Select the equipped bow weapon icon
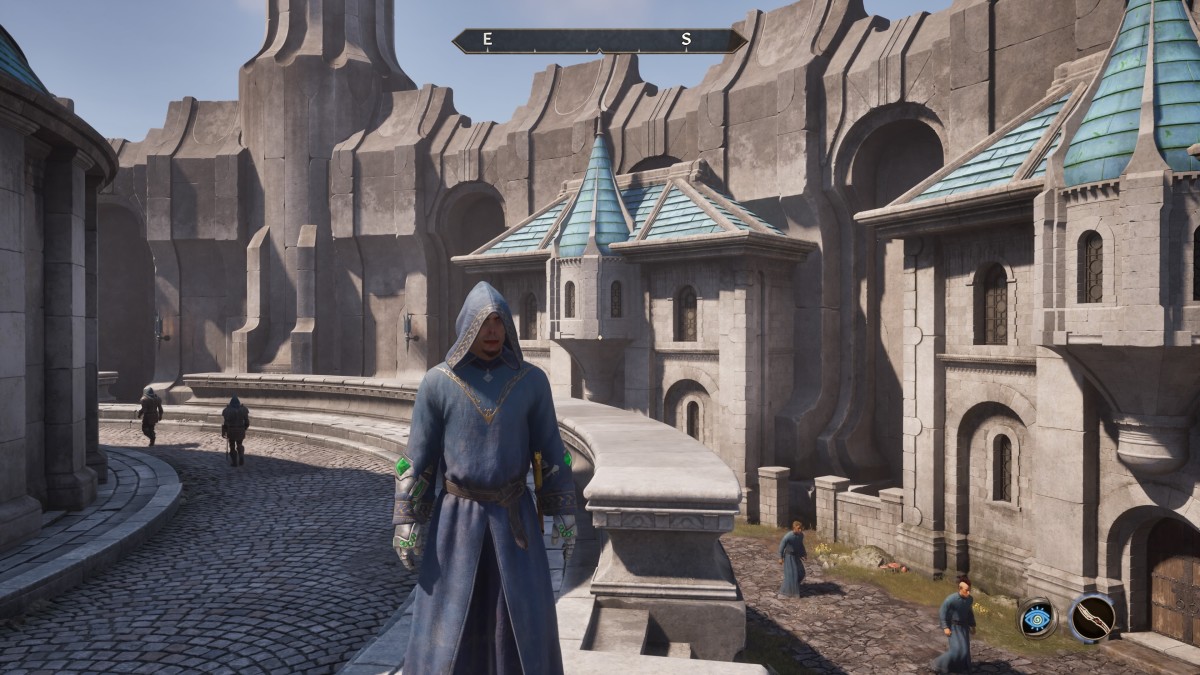 1092,616
